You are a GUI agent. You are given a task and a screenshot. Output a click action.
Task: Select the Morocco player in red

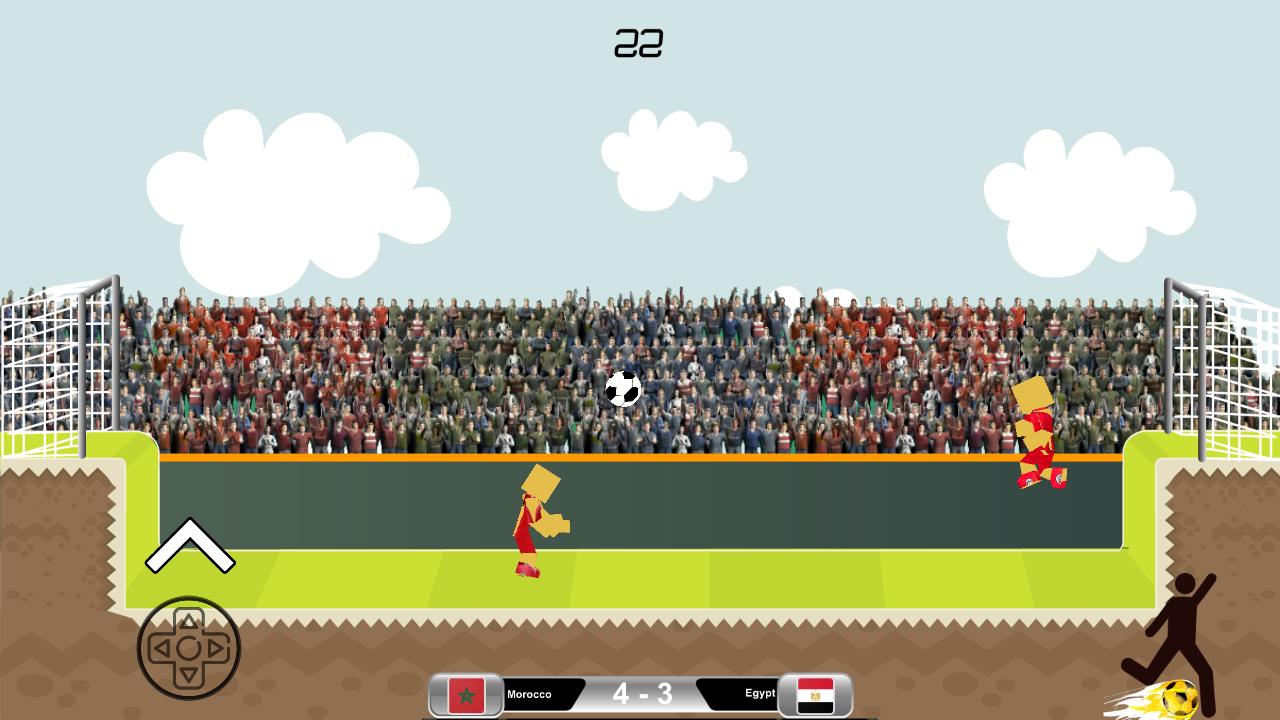[x=538, y=520]
